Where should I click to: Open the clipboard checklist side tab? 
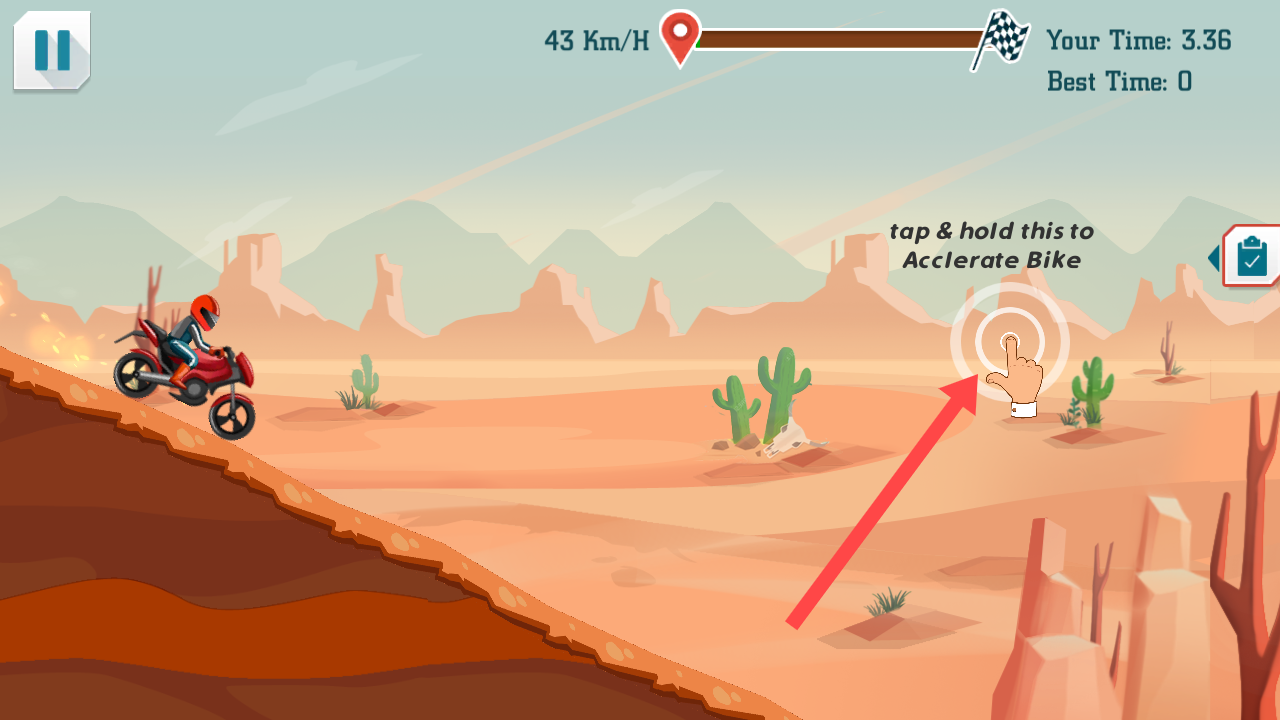pos(1250,257)
